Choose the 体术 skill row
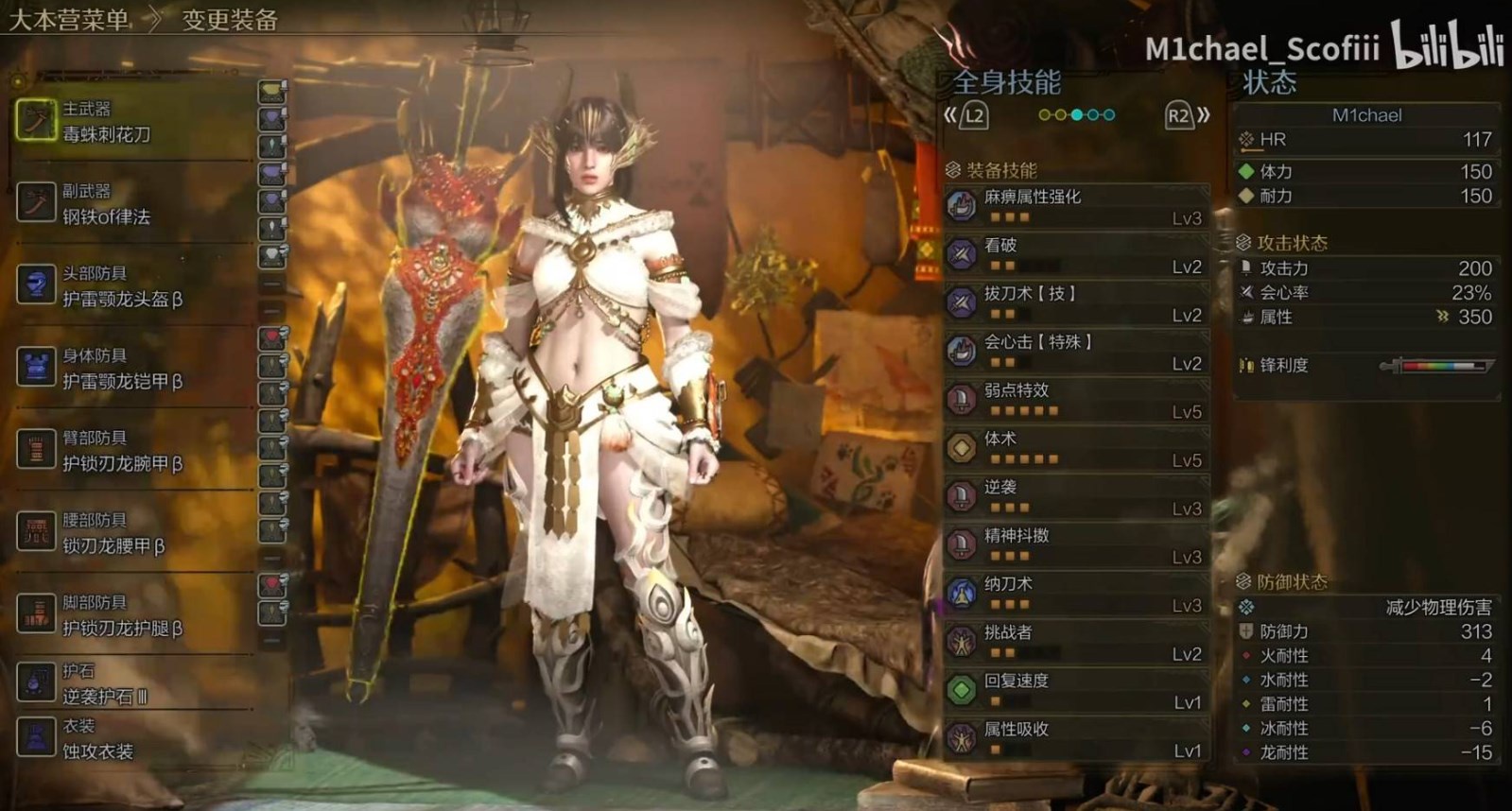Viewport: 1512px width, 811px height. (x=1077, y=448)
